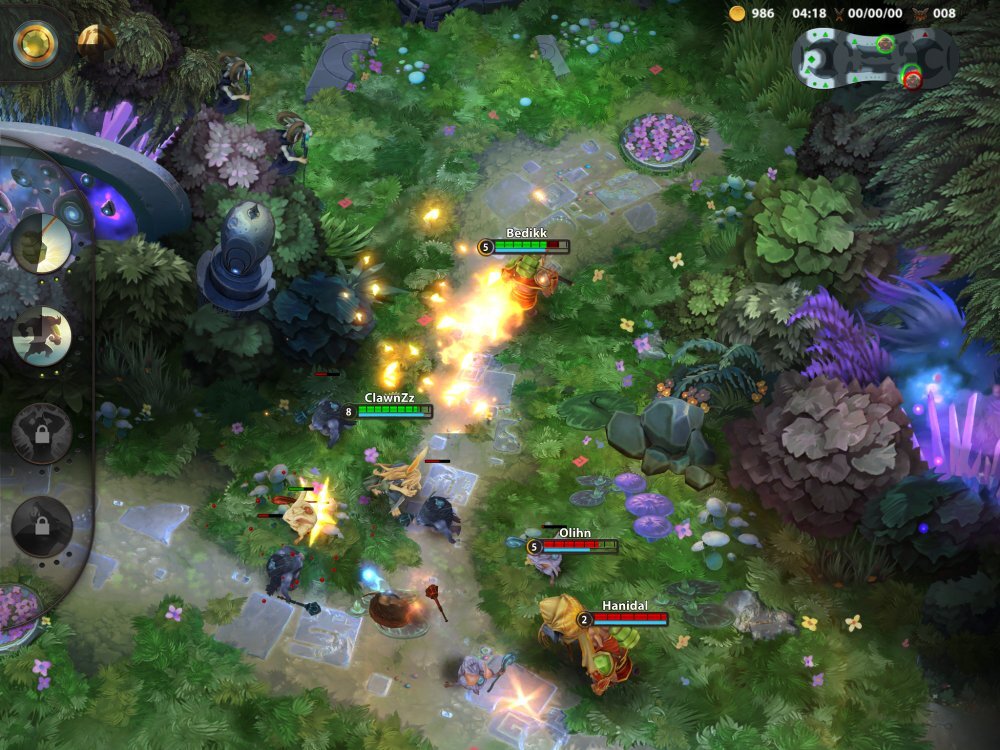Activate the orc face ability on cooldown
Screen dimensions: 1000x750
point(42,244)
